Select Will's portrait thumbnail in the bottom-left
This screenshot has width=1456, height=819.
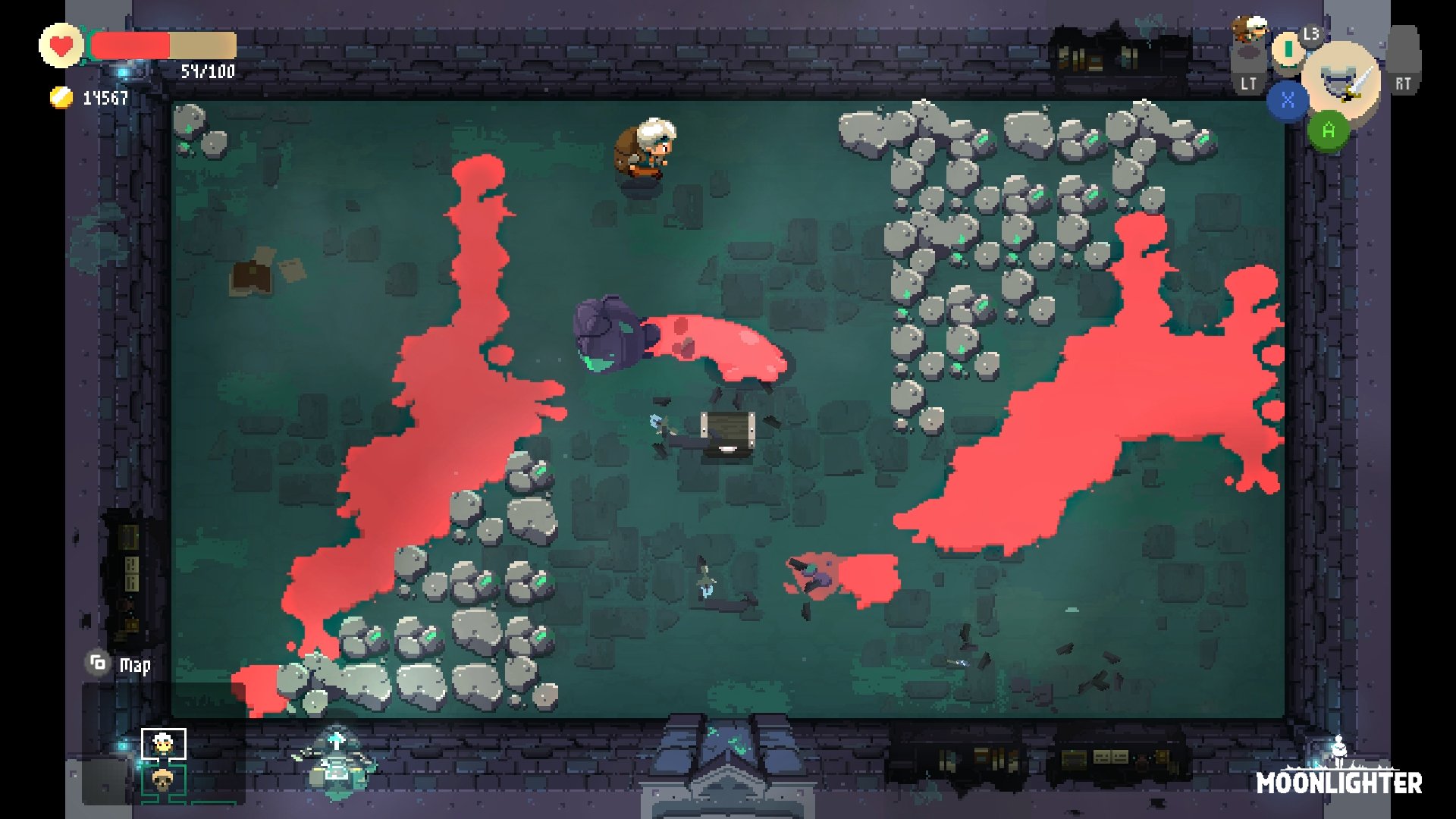[162, 744]
